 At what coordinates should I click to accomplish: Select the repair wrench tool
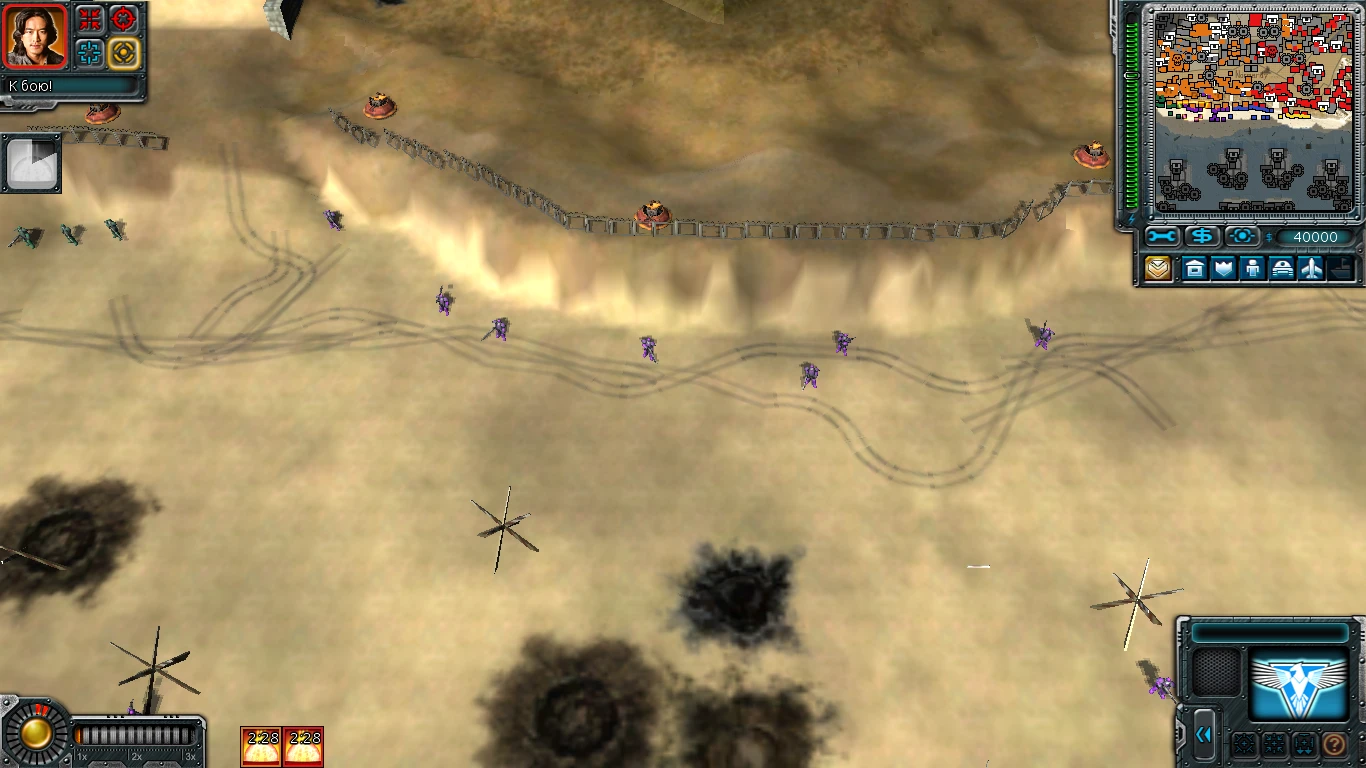[1161, 237]
